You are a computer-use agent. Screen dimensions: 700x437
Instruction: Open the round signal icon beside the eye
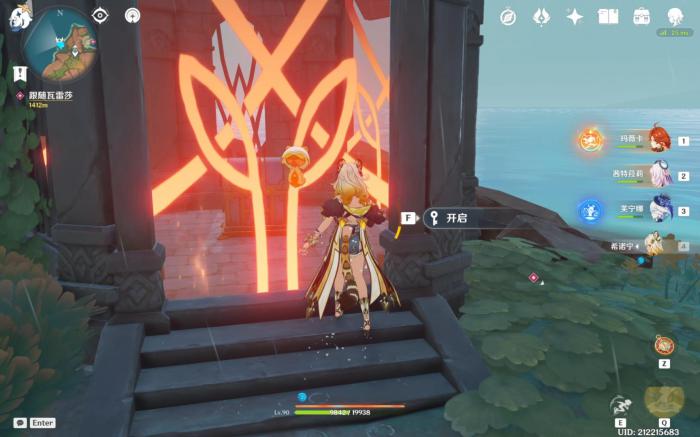tap(132, 15)
